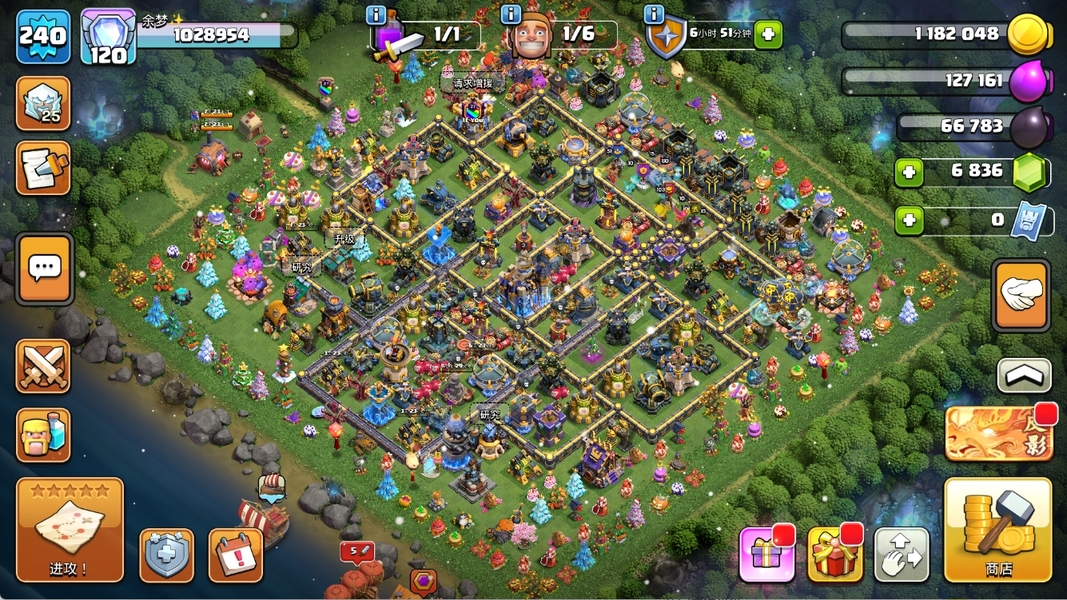Extend shield time with green plus
Image resolution: width=1067 pixels, height=600 pixels.
pos(767,35)
